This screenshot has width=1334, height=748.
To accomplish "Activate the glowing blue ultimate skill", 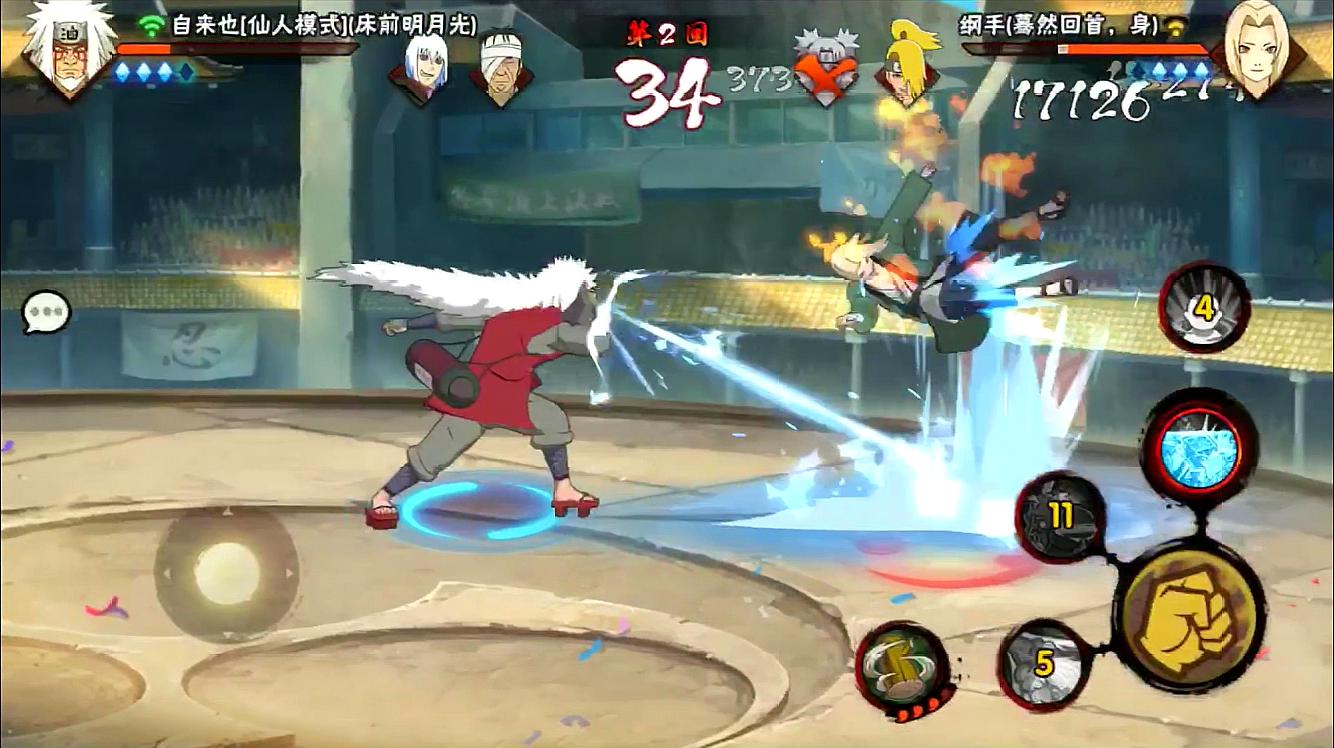I will [x=1198, y=446].
